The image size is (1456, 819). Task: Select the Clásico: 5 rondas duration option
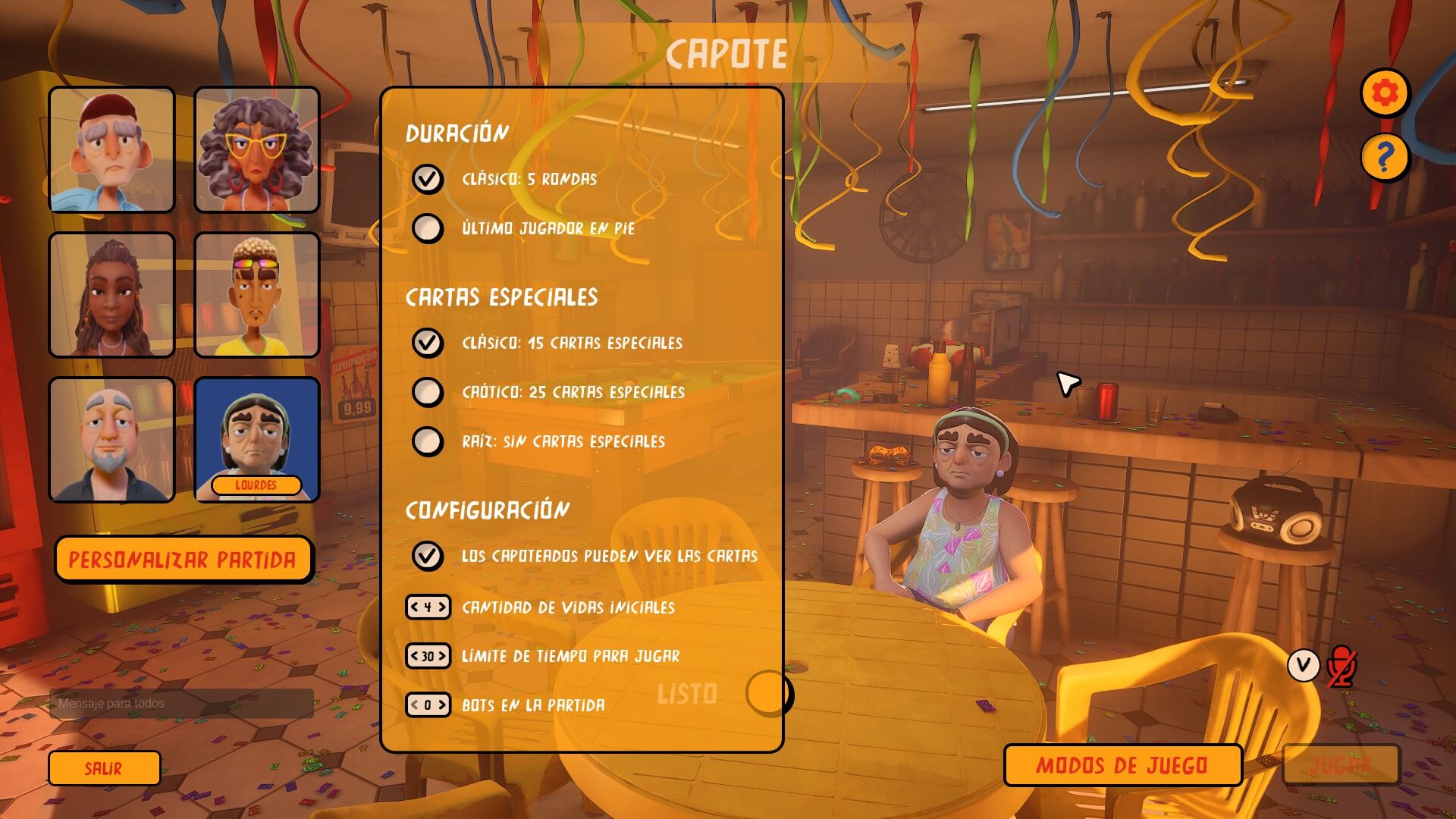[x=428, y=179]
